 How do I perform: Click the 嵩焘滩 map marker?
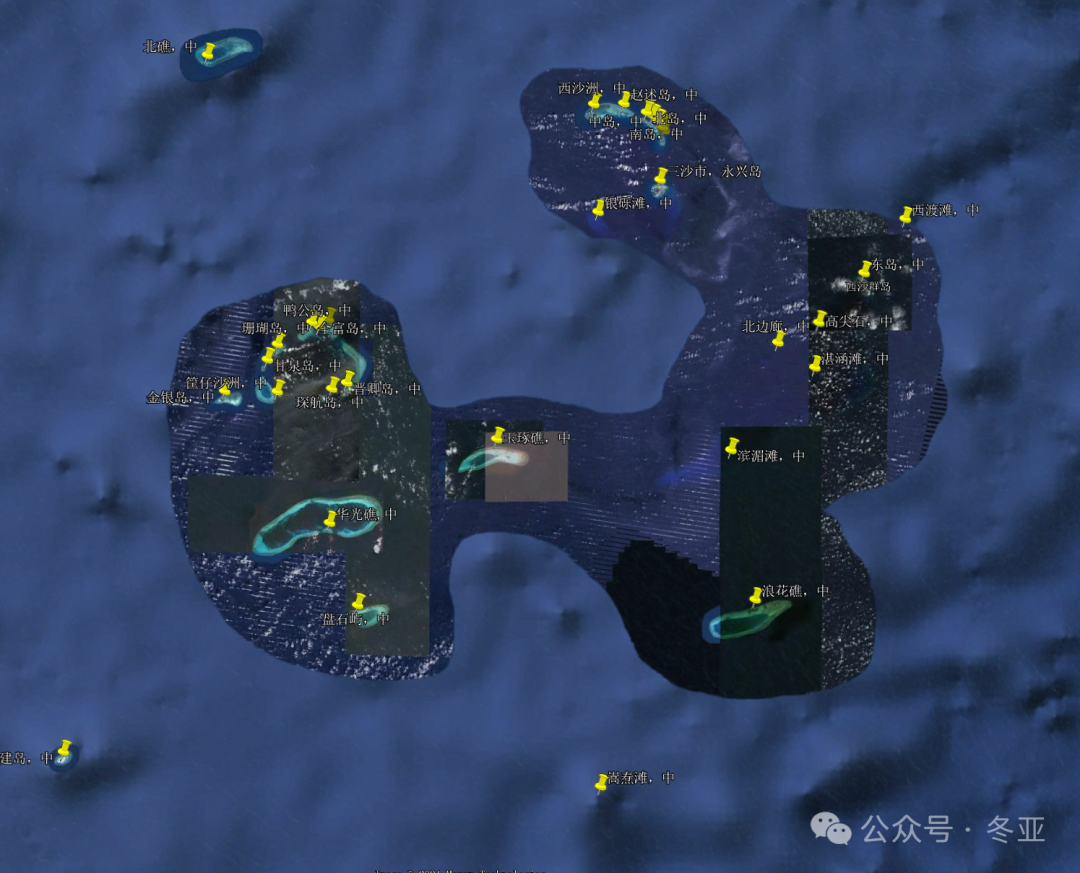pos(601,783)
